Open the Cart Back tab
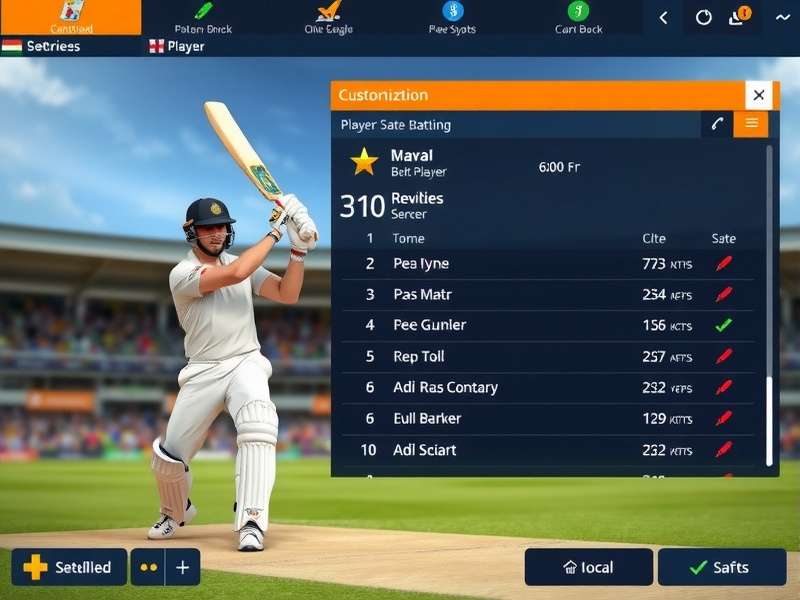800x600 pixels. point(578,17)
